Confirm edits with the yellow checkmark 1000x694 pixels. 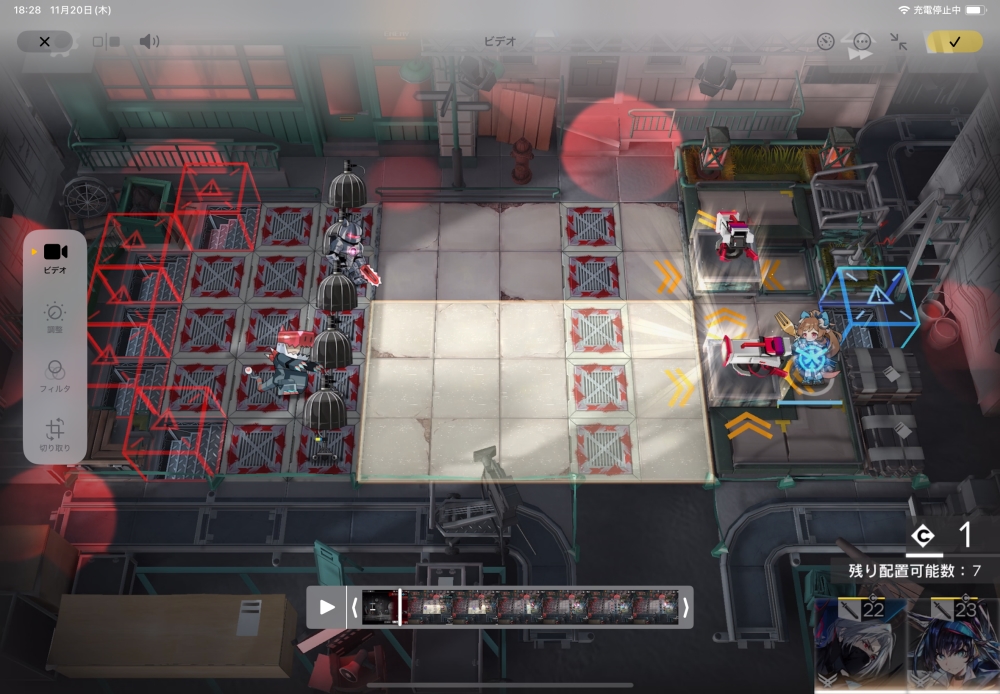[x=954, y=42]
